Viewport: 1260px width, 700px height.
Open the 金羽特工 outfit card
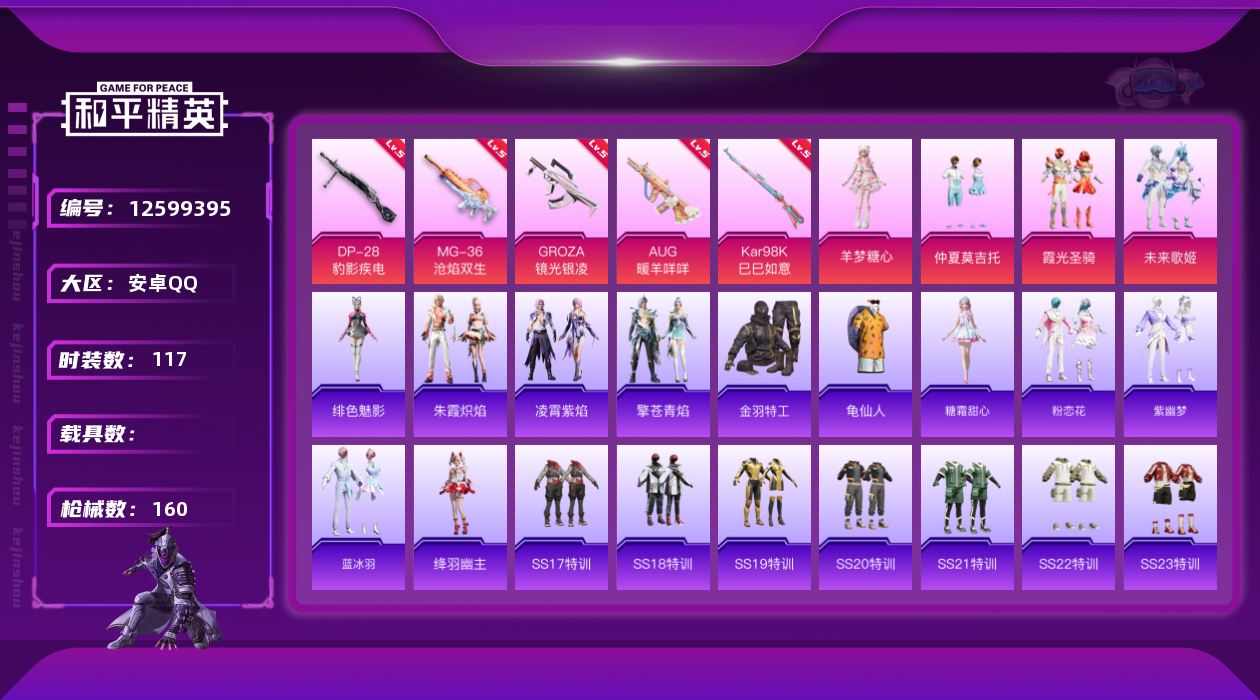[764, 364]
